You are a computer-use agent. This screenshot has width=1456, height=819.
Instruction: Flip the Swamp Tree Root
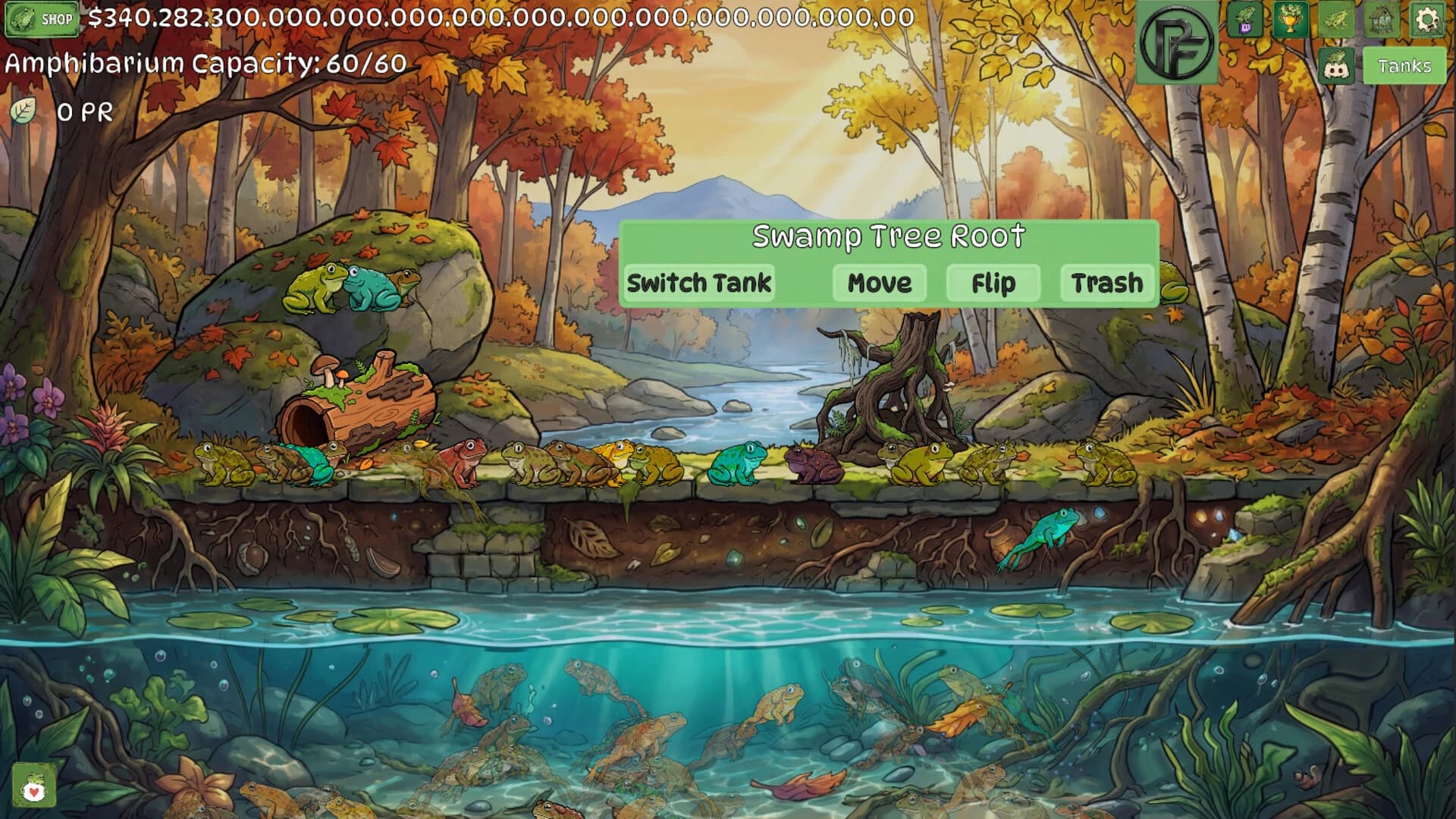[993, 283]
